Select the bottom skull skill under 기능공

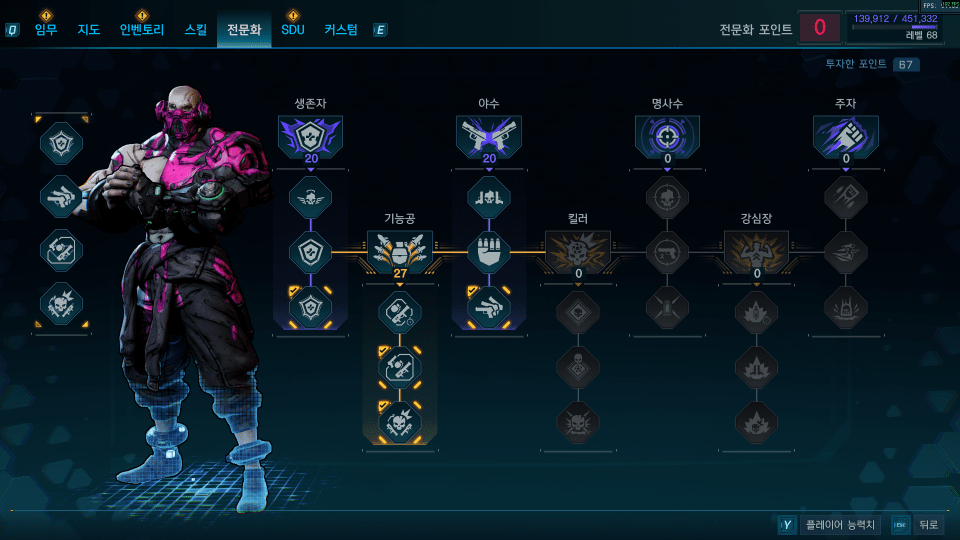tap(400, 422)
